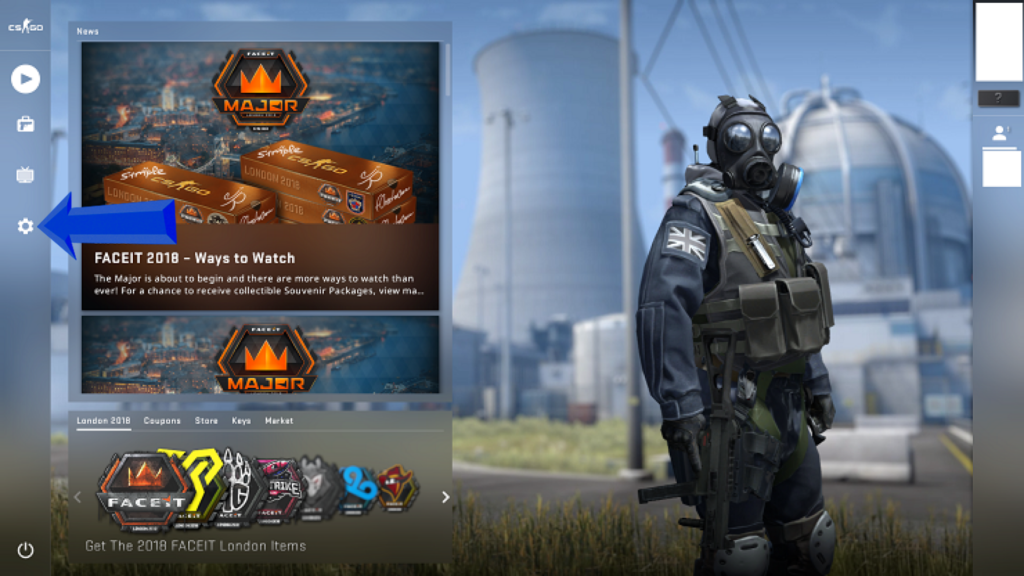Quit the game with the power icon
Image resolution: width=1024 pixels, height=576 pixels.
click(x=25, y=550)
